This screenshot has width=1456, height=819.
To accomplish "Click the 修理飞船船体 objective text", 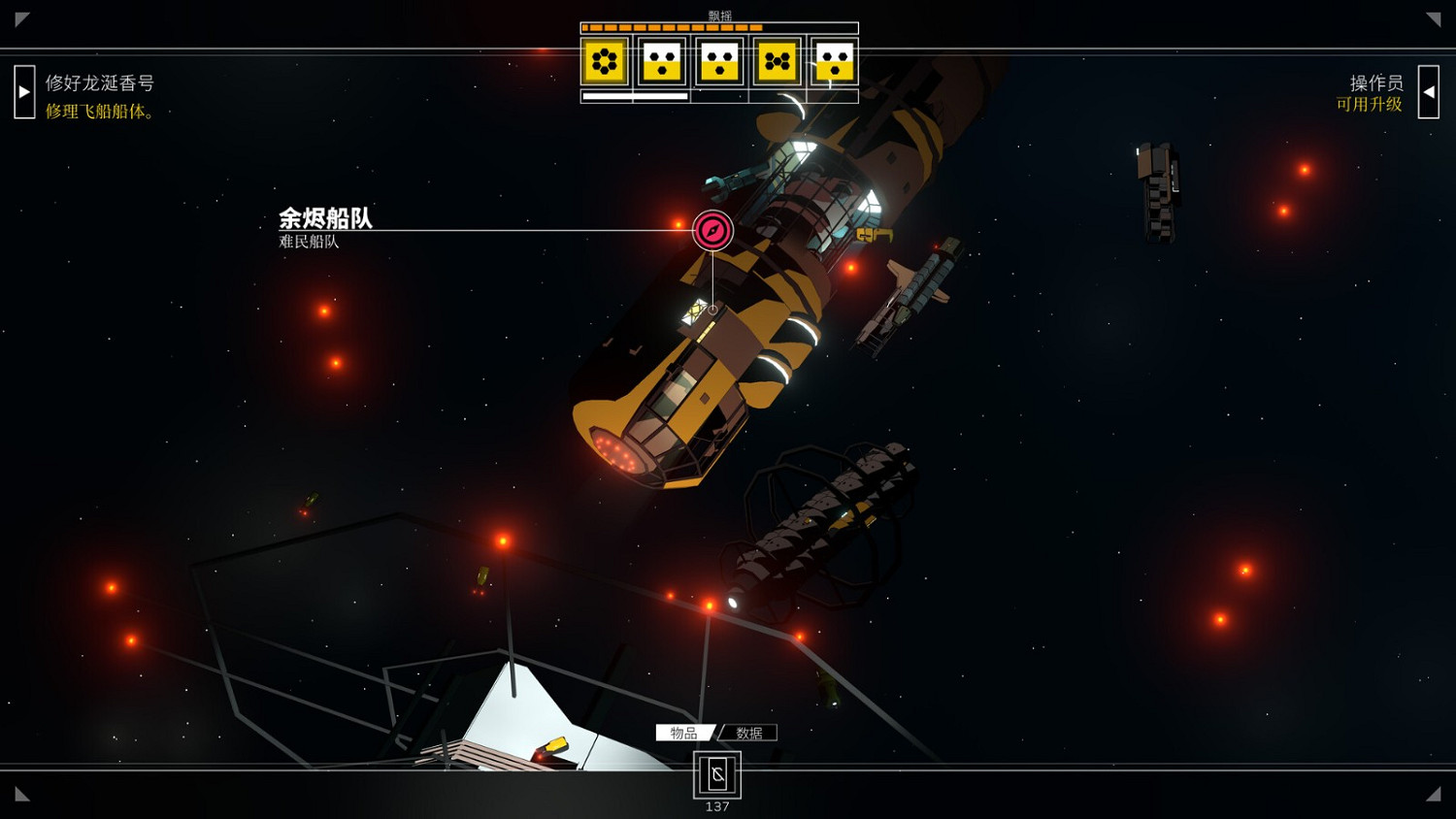I will [x=97, y=112].
